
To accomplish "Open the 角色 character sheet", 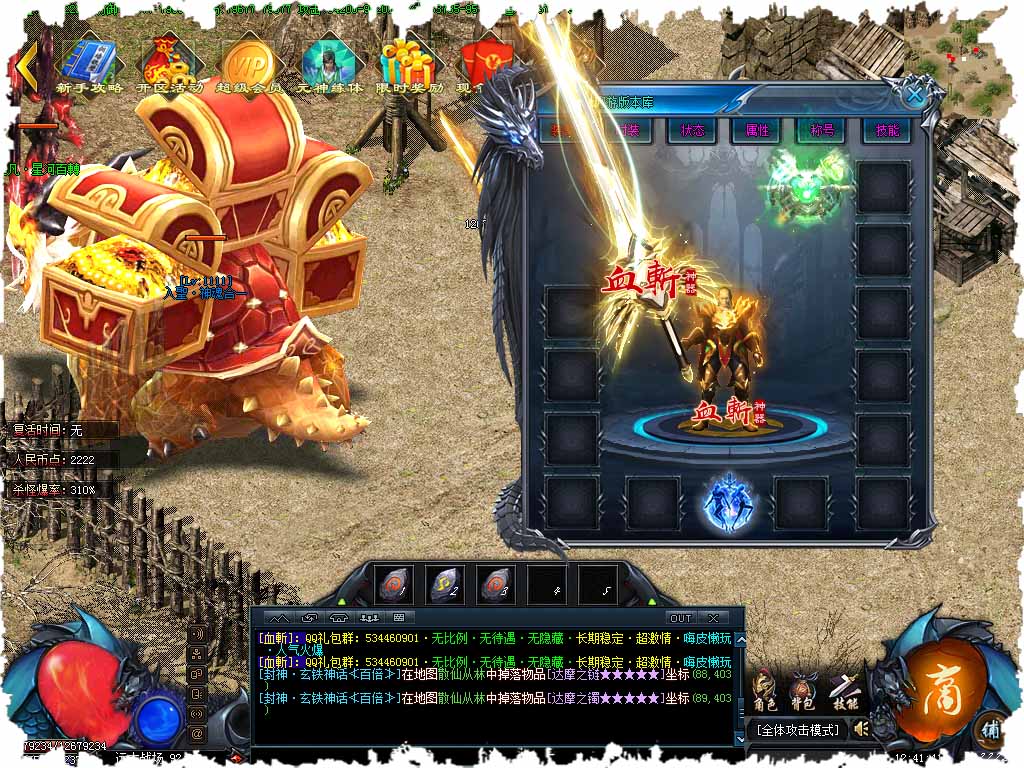I will [x=764, y=689].
